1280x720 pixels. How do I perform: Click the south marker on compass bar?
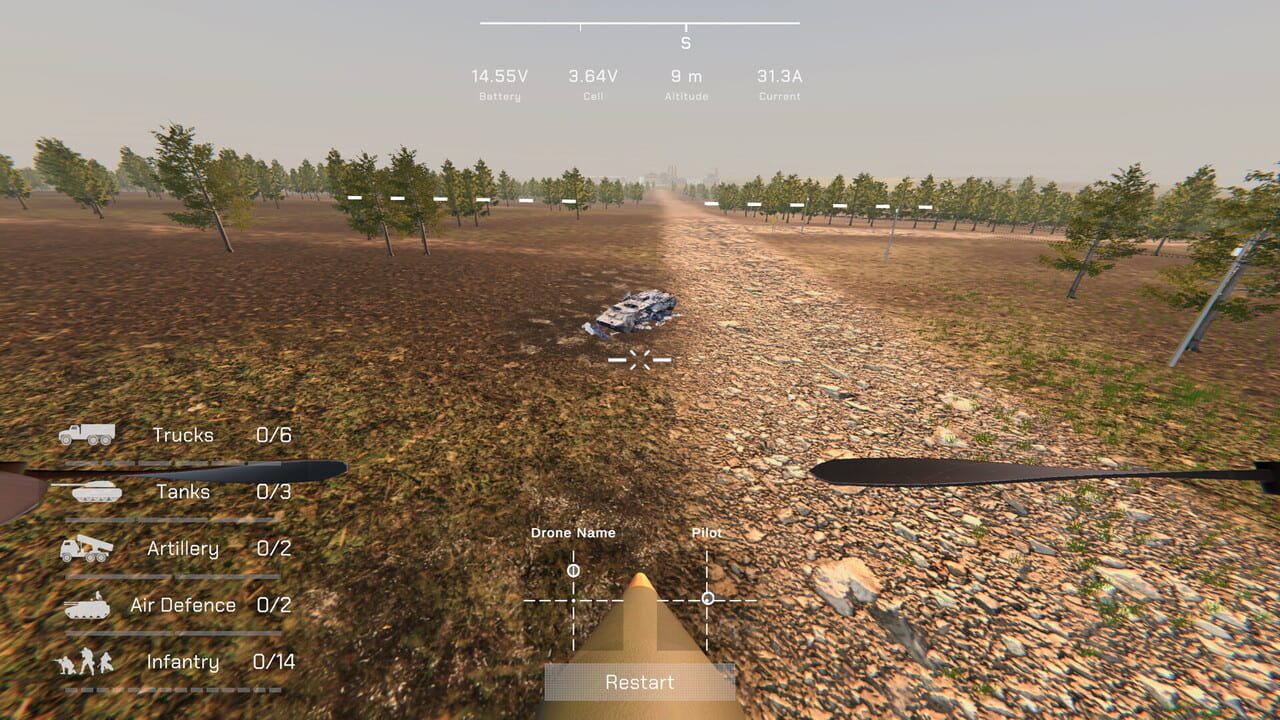(684, 40)
